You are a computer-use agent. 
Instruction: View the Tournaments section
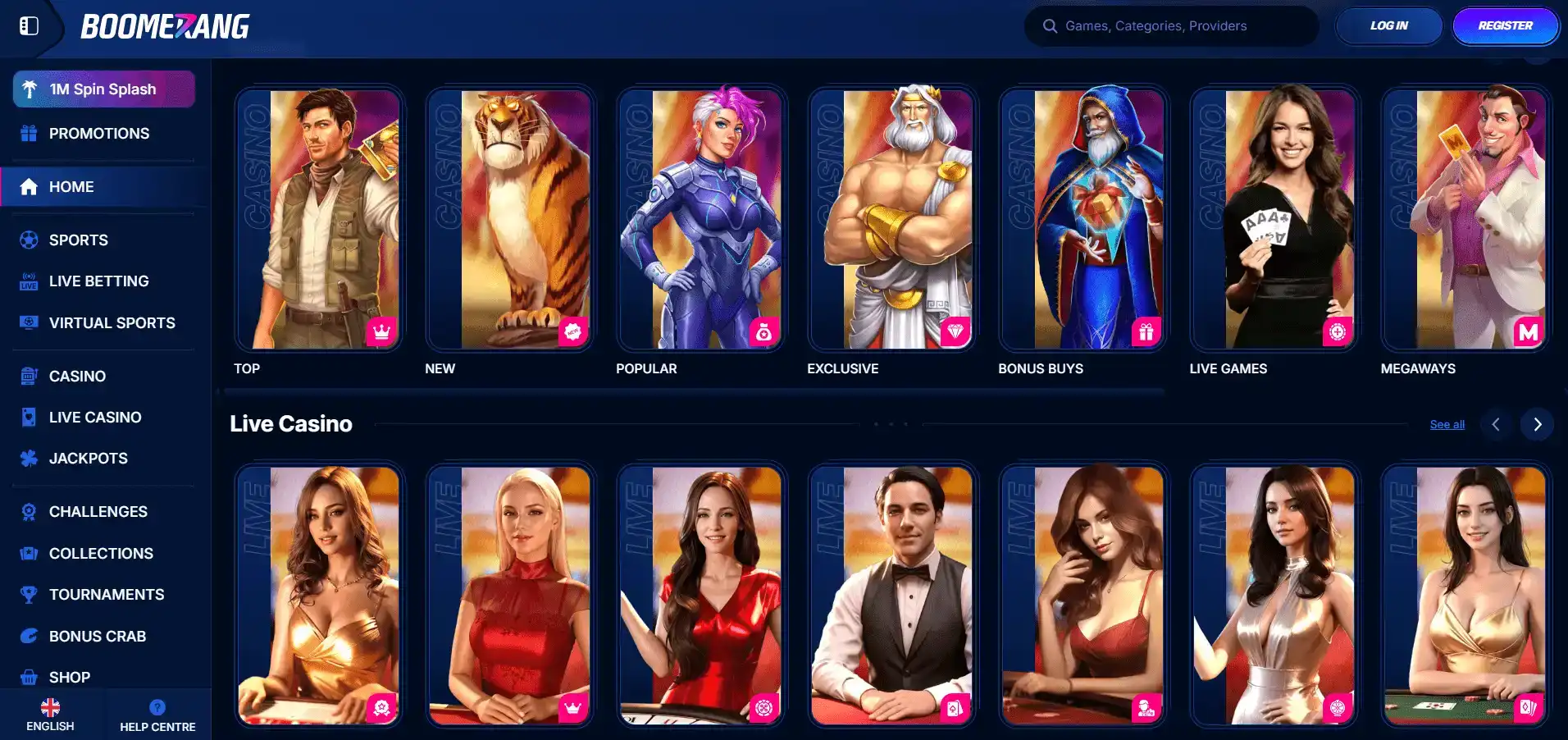[107, 595]
